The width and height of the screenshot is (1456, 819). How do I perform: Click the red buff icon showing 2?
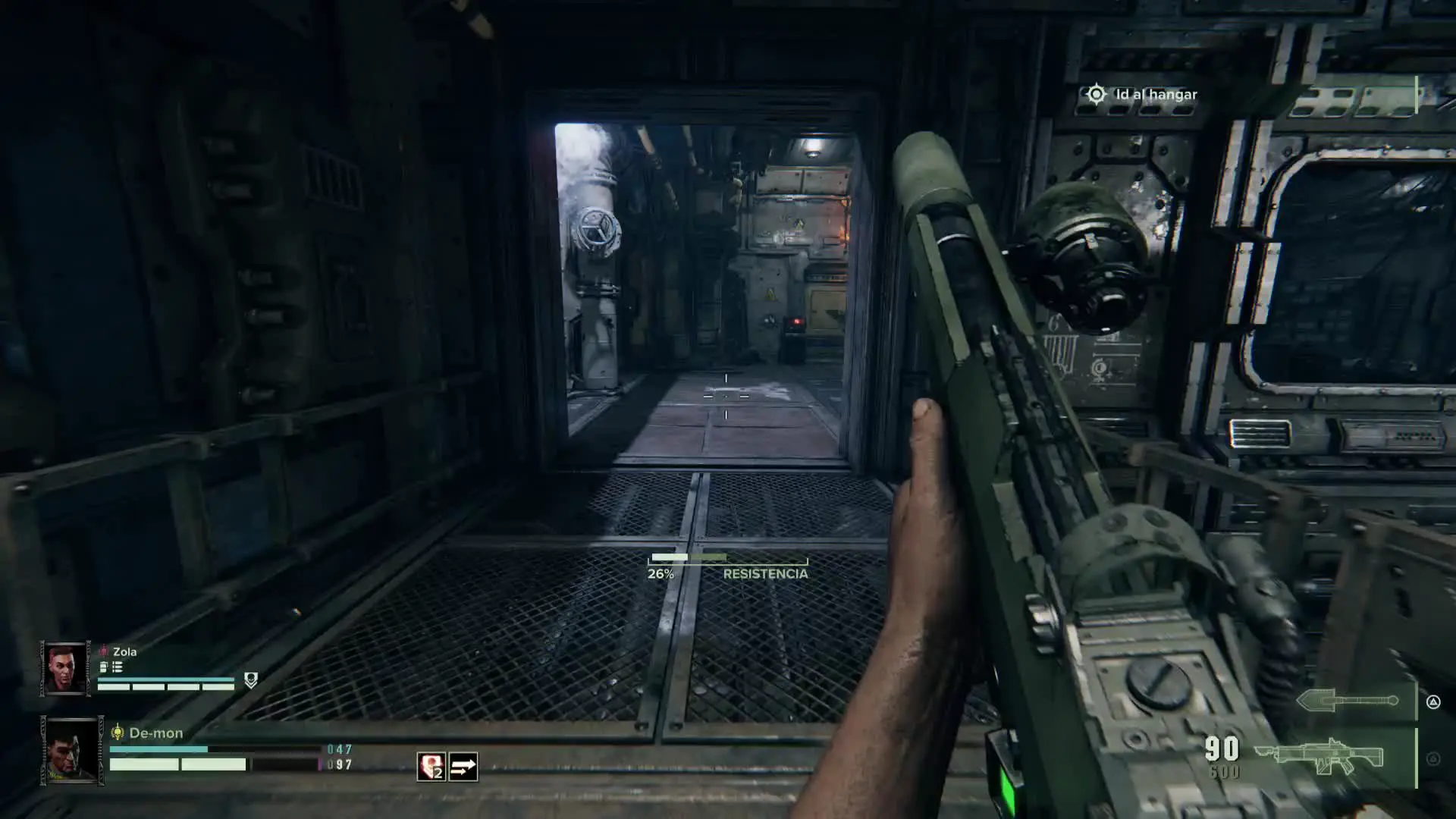[x=431, y=767]
